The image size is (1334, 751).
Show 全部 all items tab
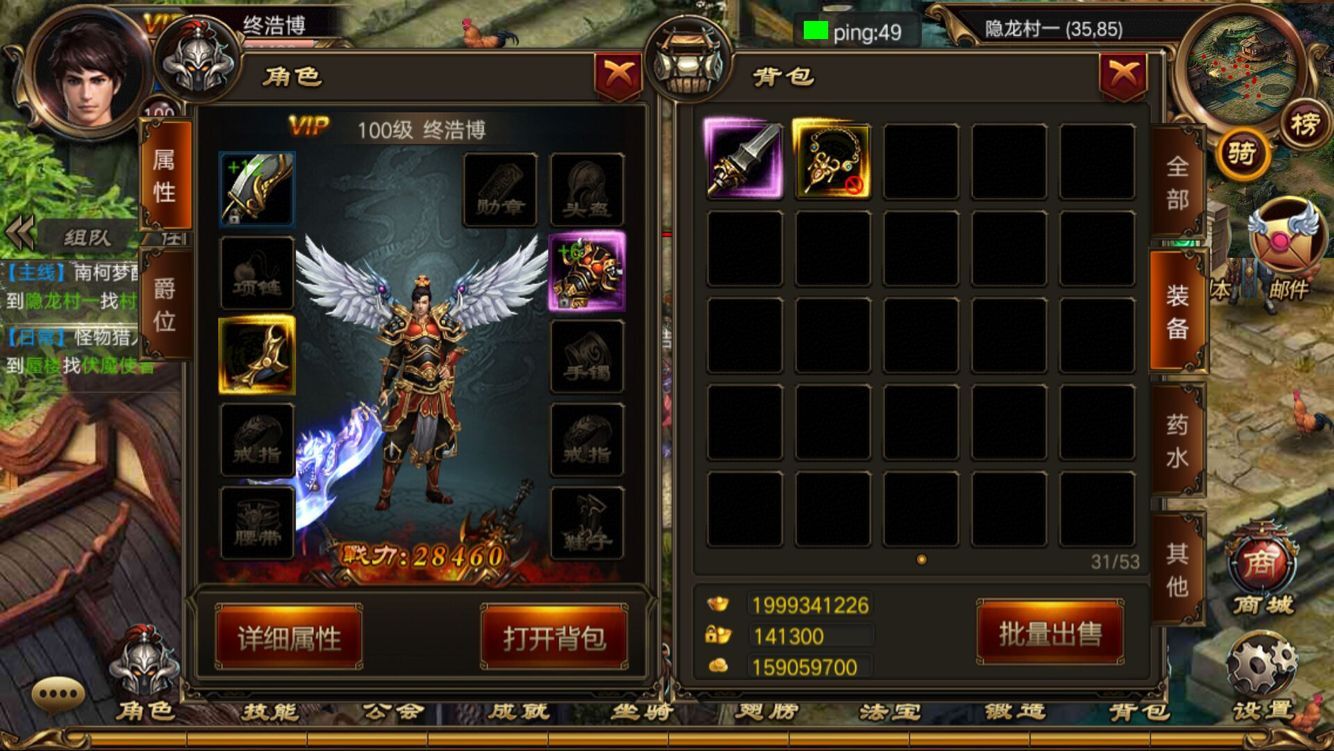pyautogui.click(x=1178, y=182)
